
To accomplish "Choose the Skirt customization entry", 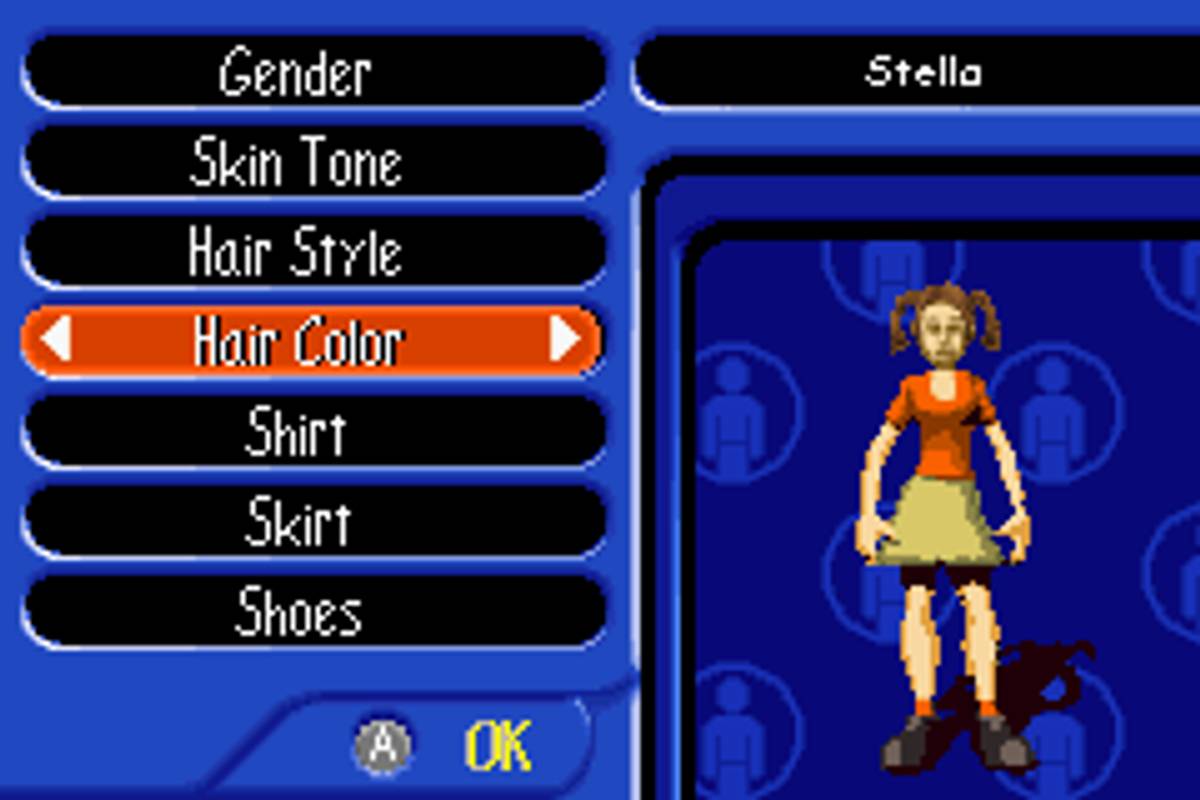I will click(313, 522).
